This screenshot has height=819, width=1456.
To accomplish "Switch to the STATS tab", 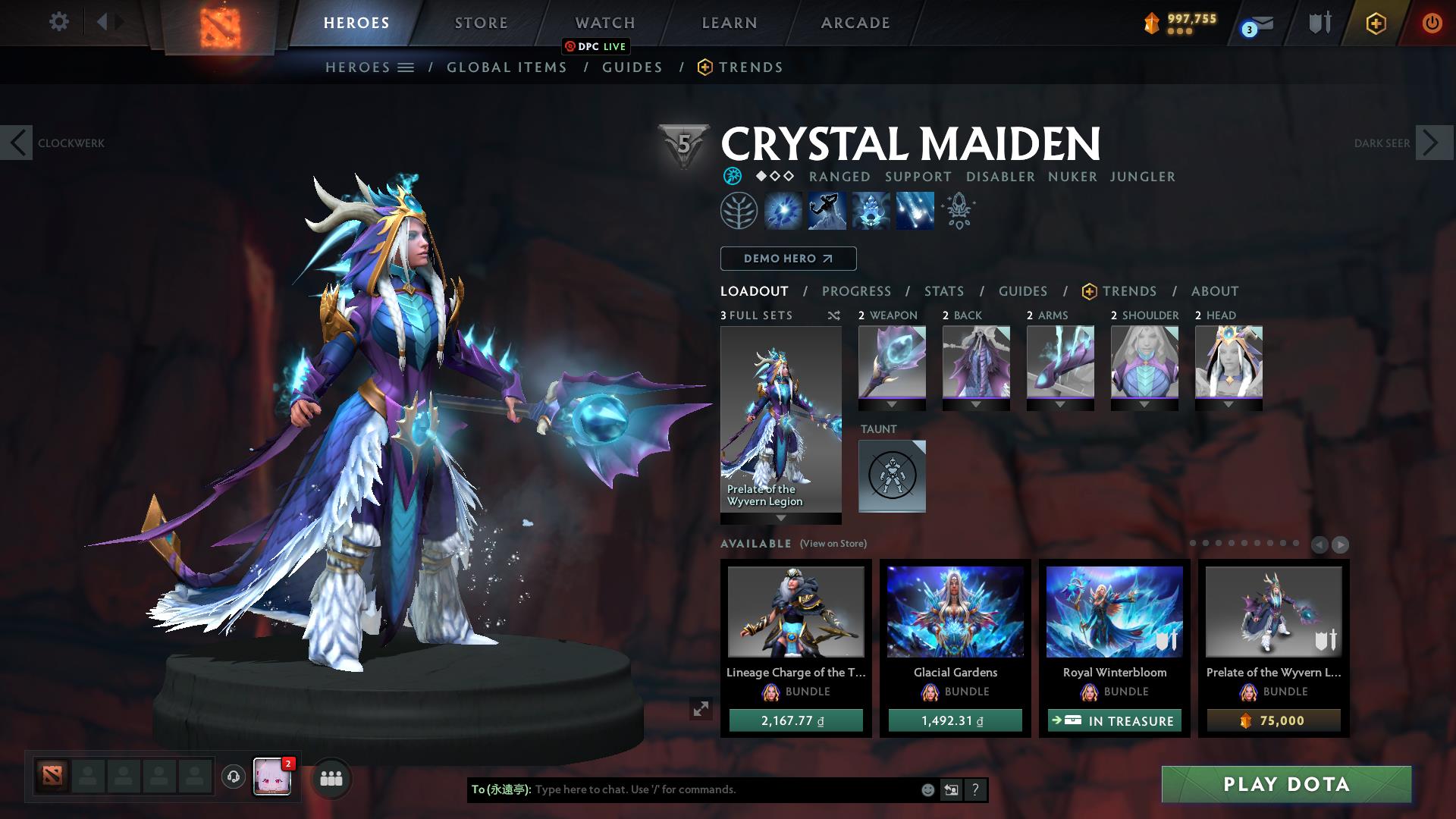I will 943,291.
